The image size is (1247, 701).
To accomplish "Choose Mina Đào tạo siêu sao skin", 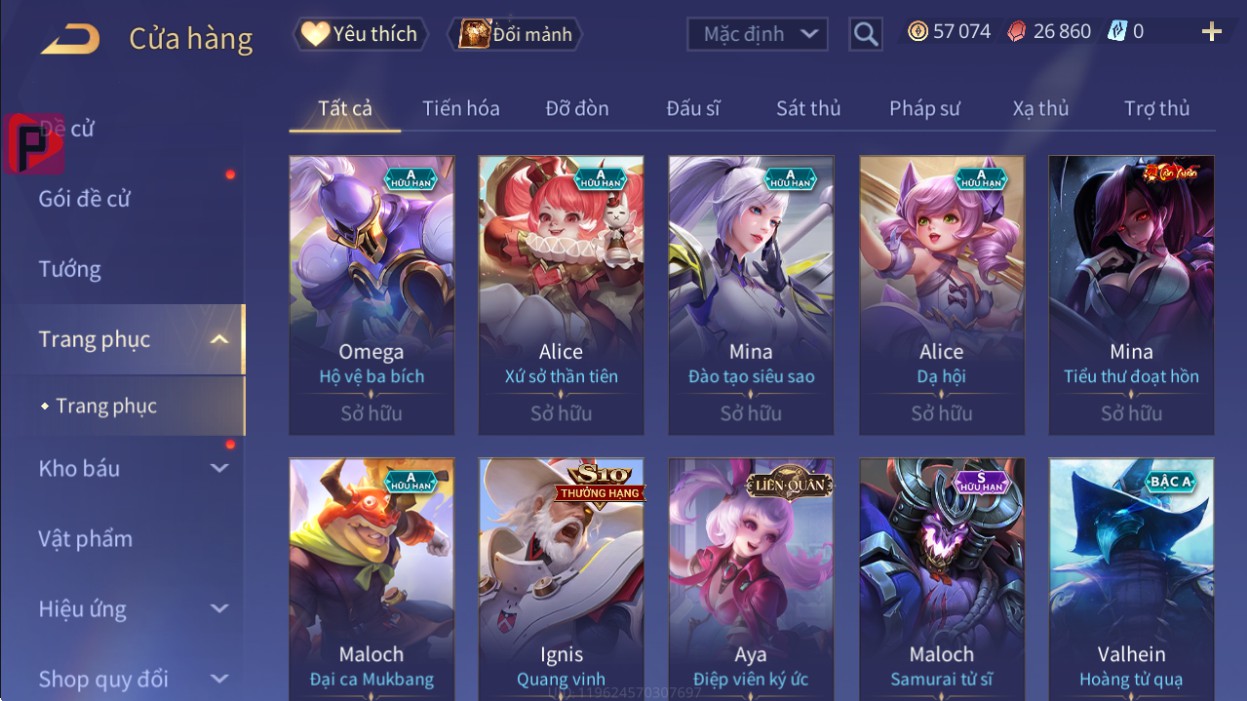I will (x=751, y=295).
